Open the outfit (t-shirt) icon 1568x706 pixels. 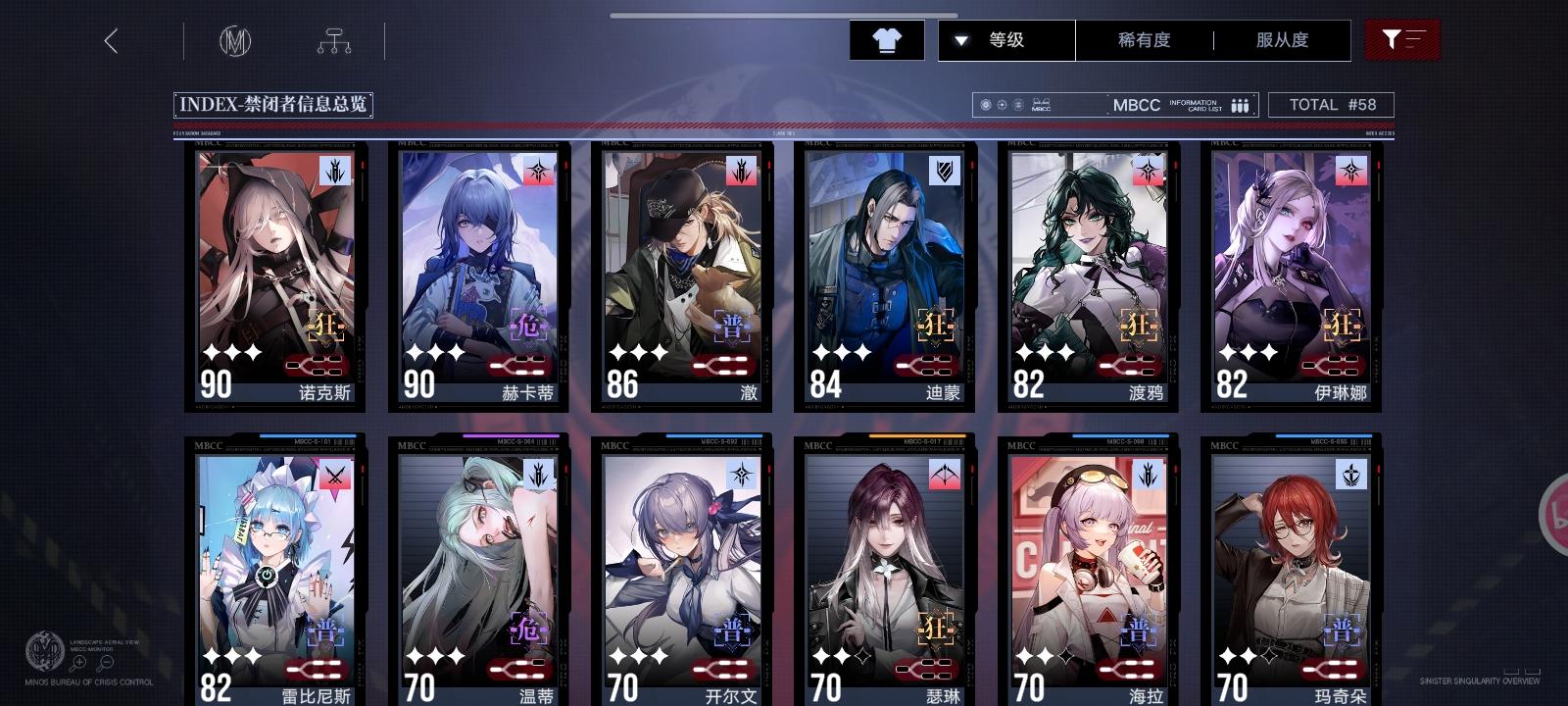click(887, 40)
